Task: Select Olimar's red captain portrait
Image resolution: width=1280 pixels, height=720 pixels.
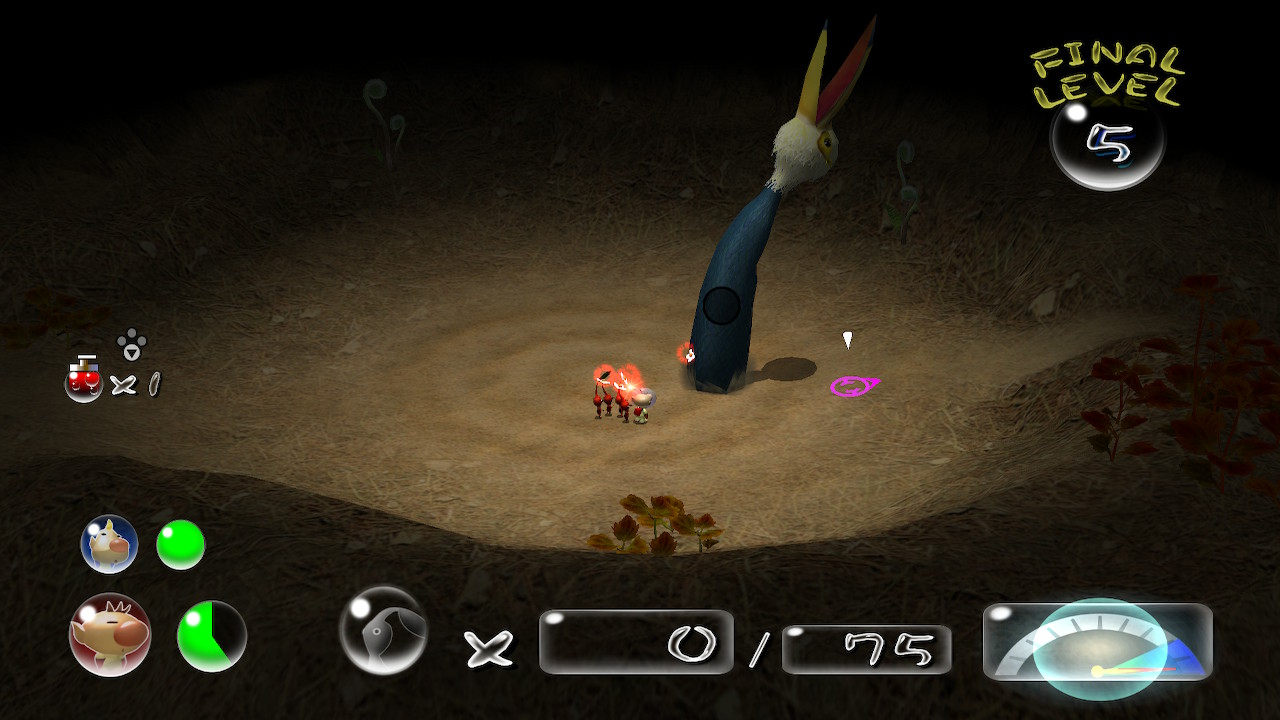Action: tap(110, 635)
